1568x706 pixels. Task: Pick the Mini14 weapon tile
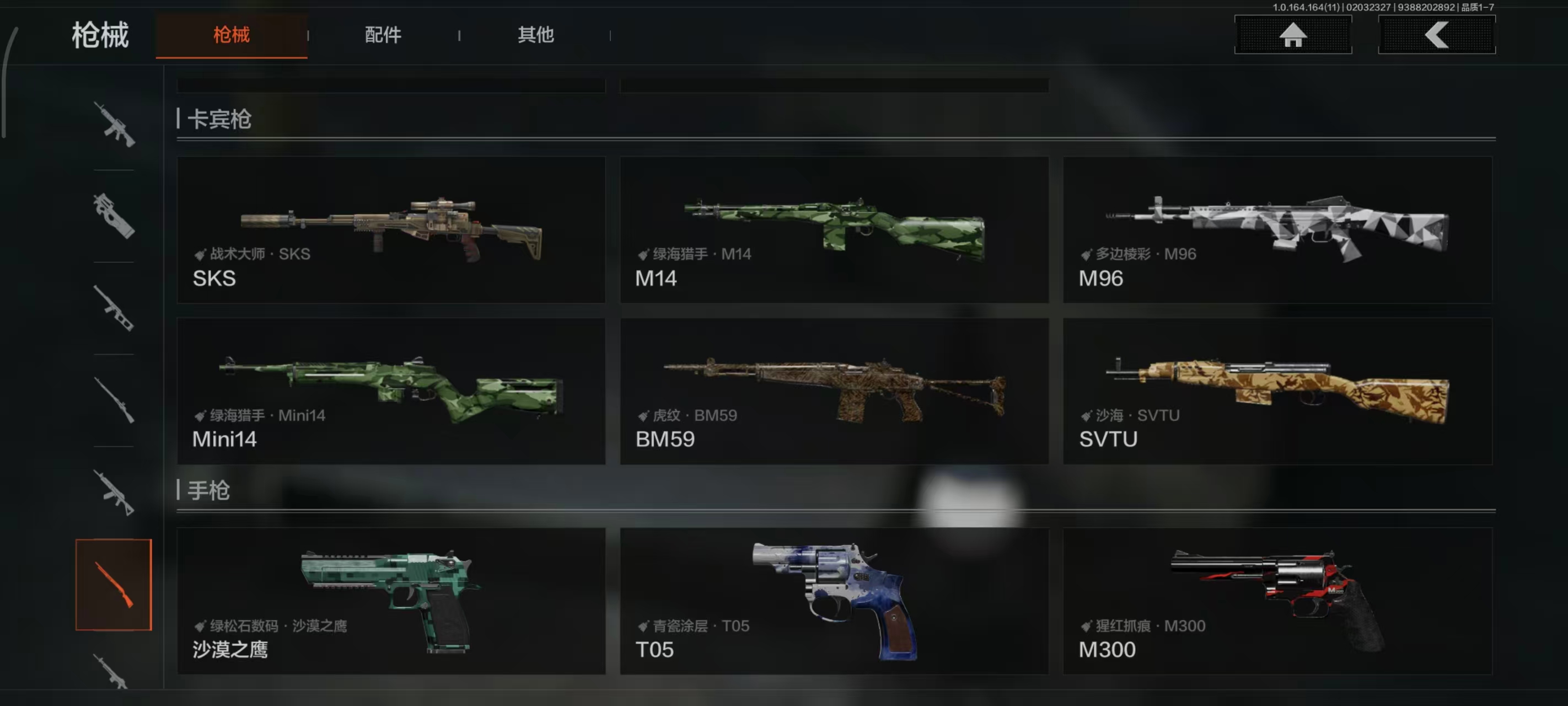391,391
